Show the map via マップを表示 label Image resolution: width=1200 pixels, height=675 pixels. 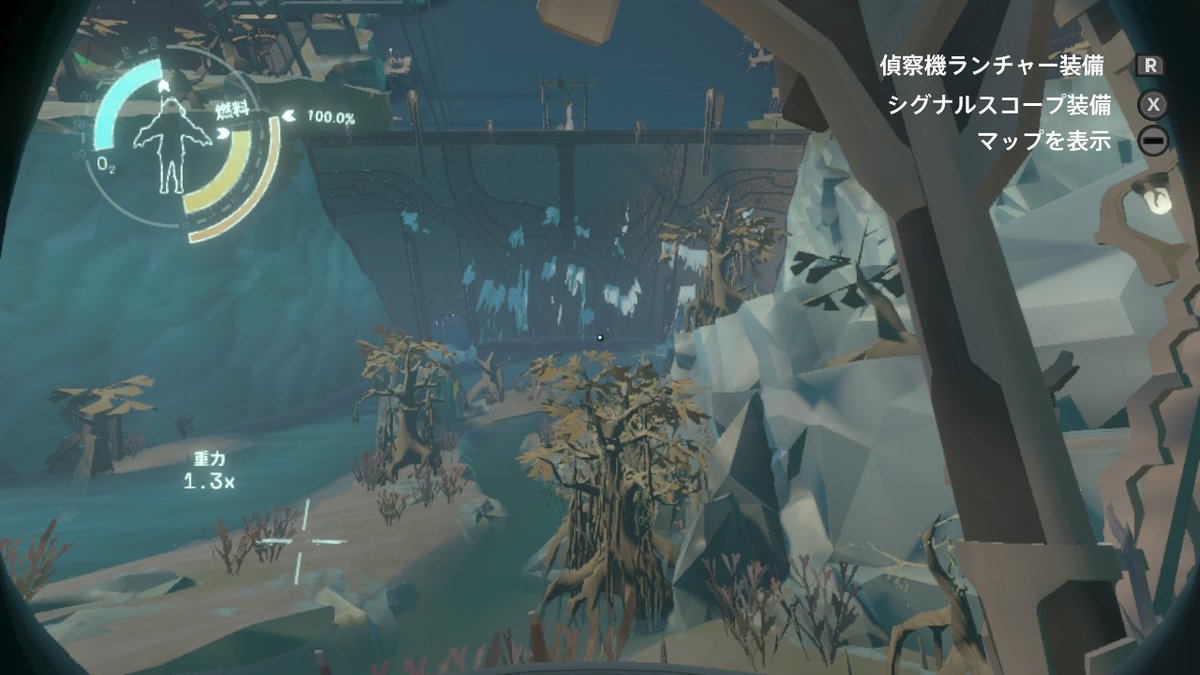(1047, 140)
